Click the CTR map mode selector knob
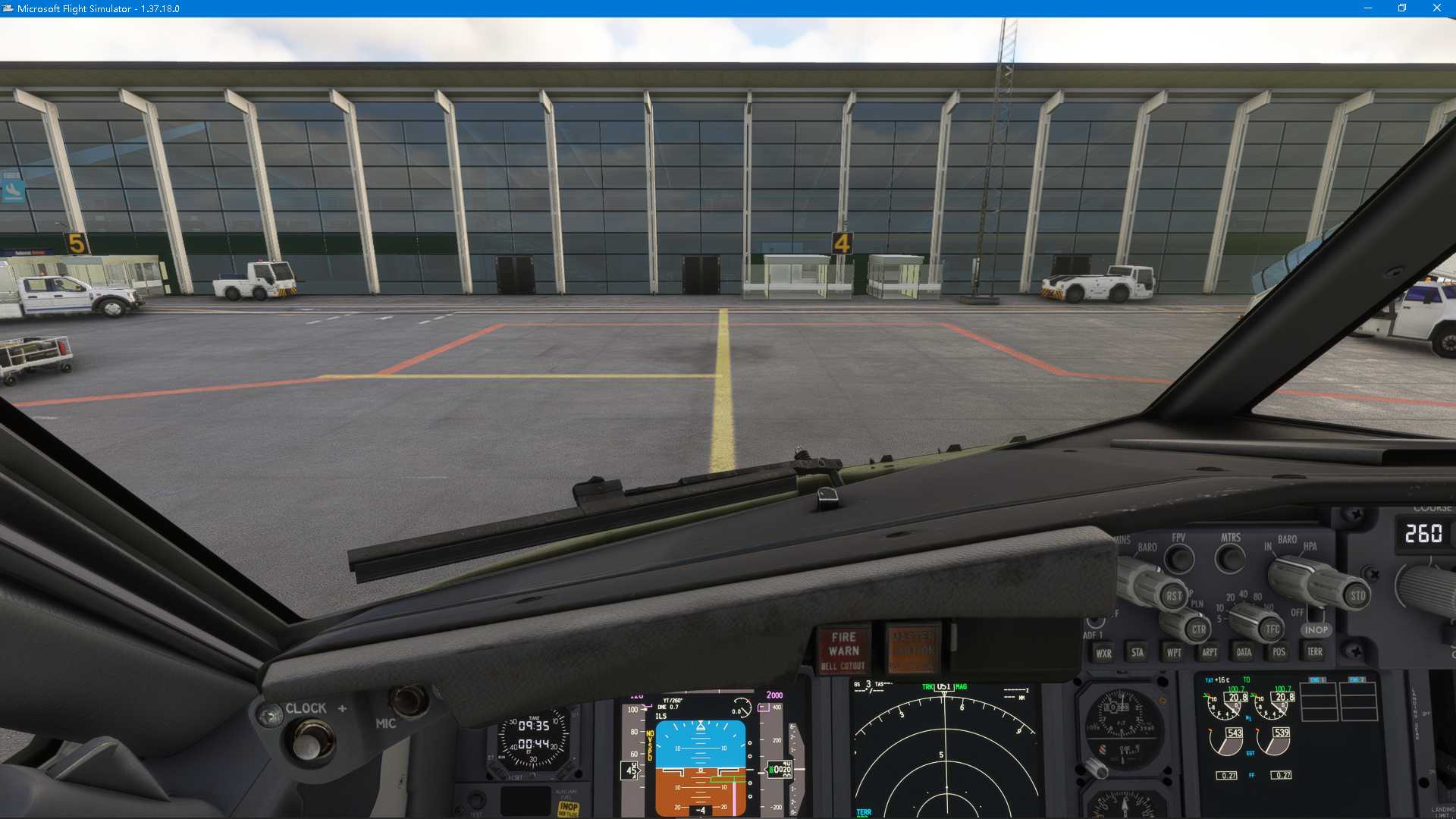 pos(1199,630)
